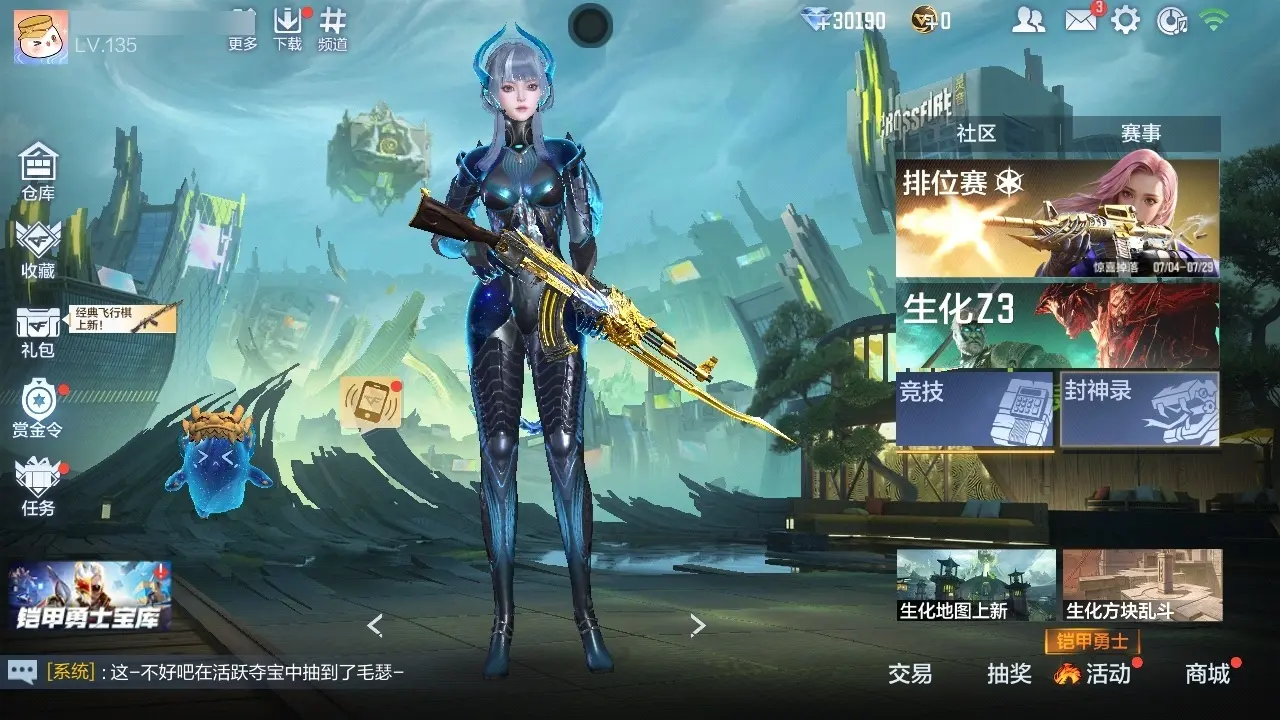Image resolution: width=1280 pixels, height=720 pixels.
Task: Switch to the 赛事 tournaments tab
Action: coord(1140,133)
